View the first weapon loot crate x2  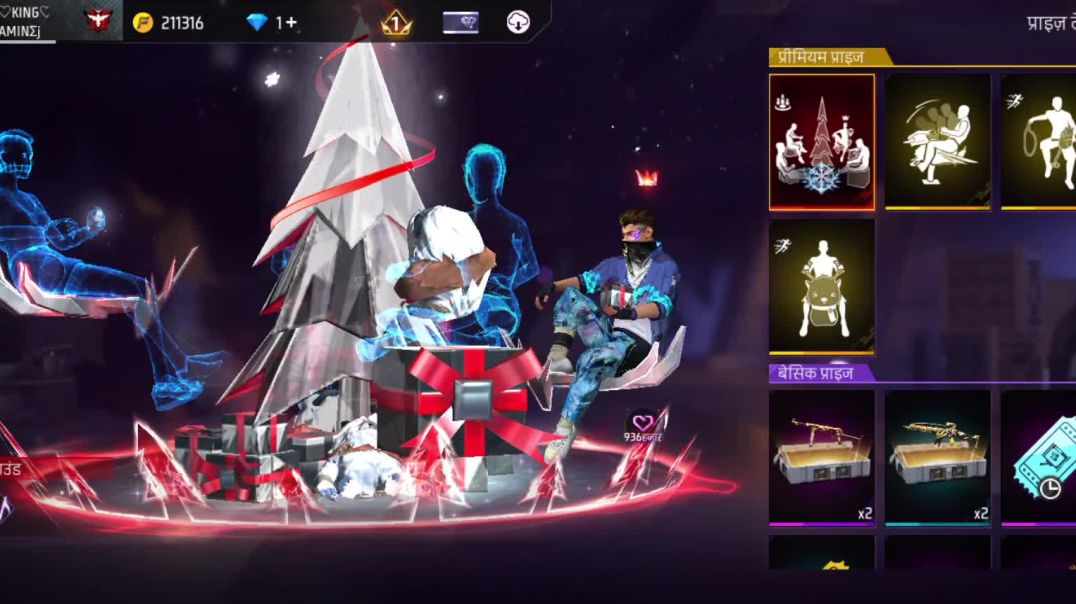pos(821,456)
